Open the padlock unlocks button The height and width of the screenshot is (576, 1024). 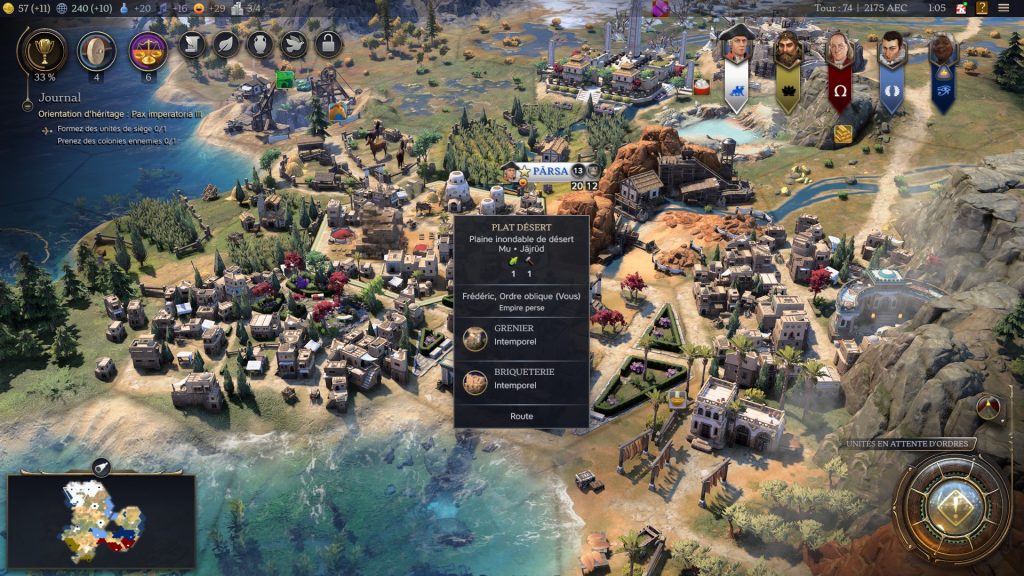click(326, 44)
